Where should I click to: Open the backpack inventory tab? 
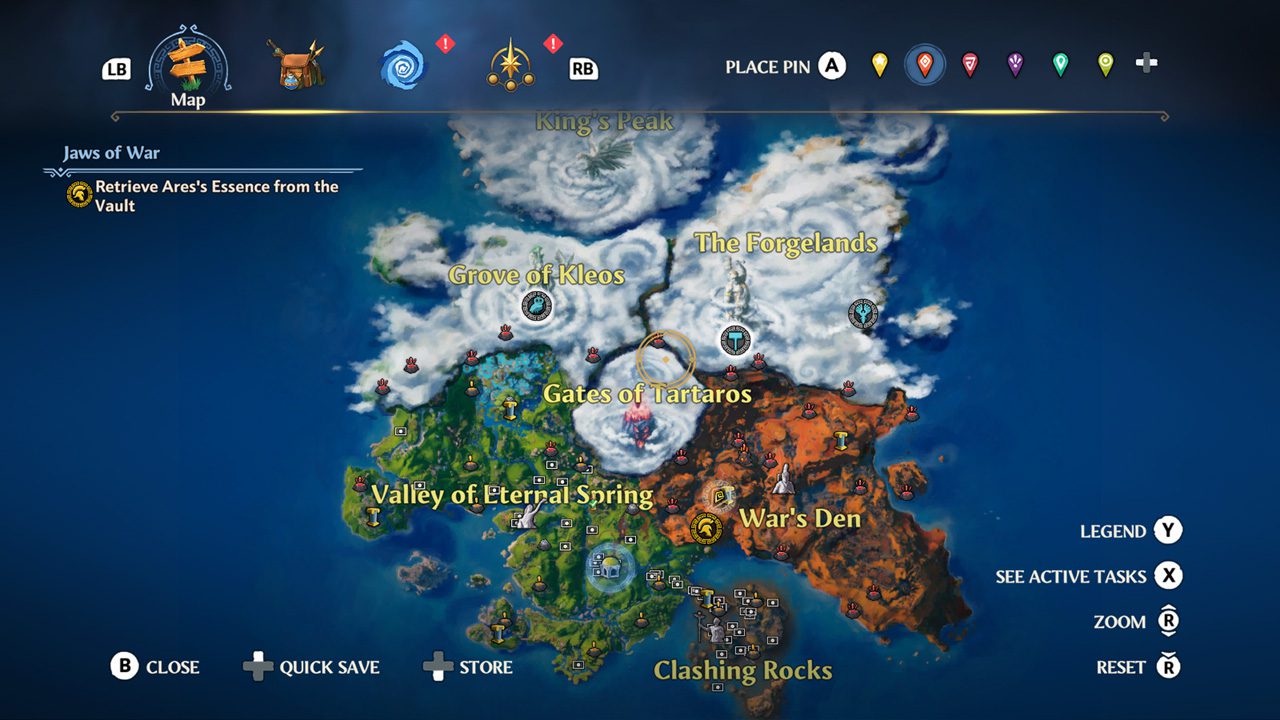click(296, 66)
